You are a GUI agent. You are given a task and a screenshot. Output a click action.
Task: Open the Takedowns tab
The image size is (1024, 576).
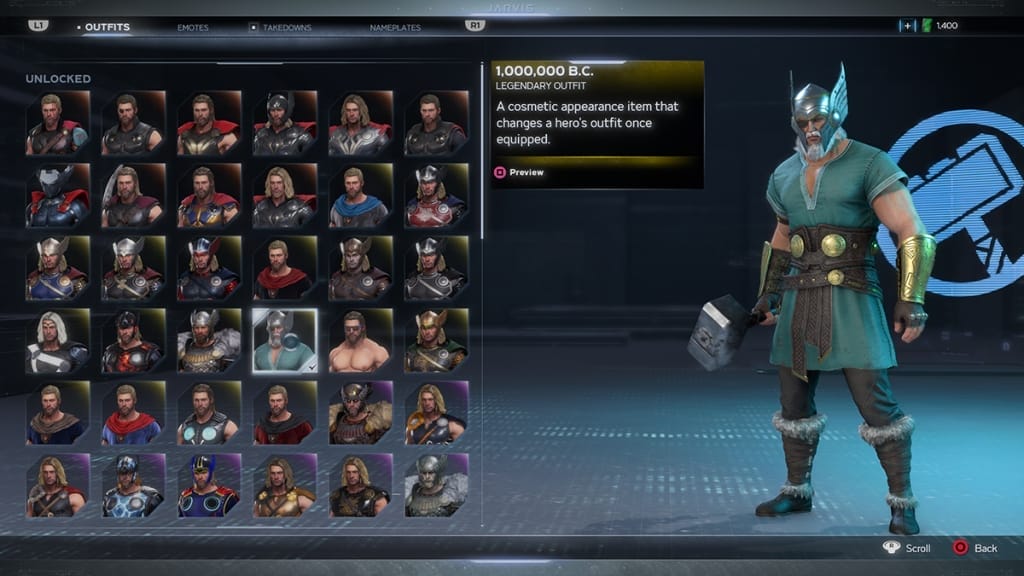(286, 27)
